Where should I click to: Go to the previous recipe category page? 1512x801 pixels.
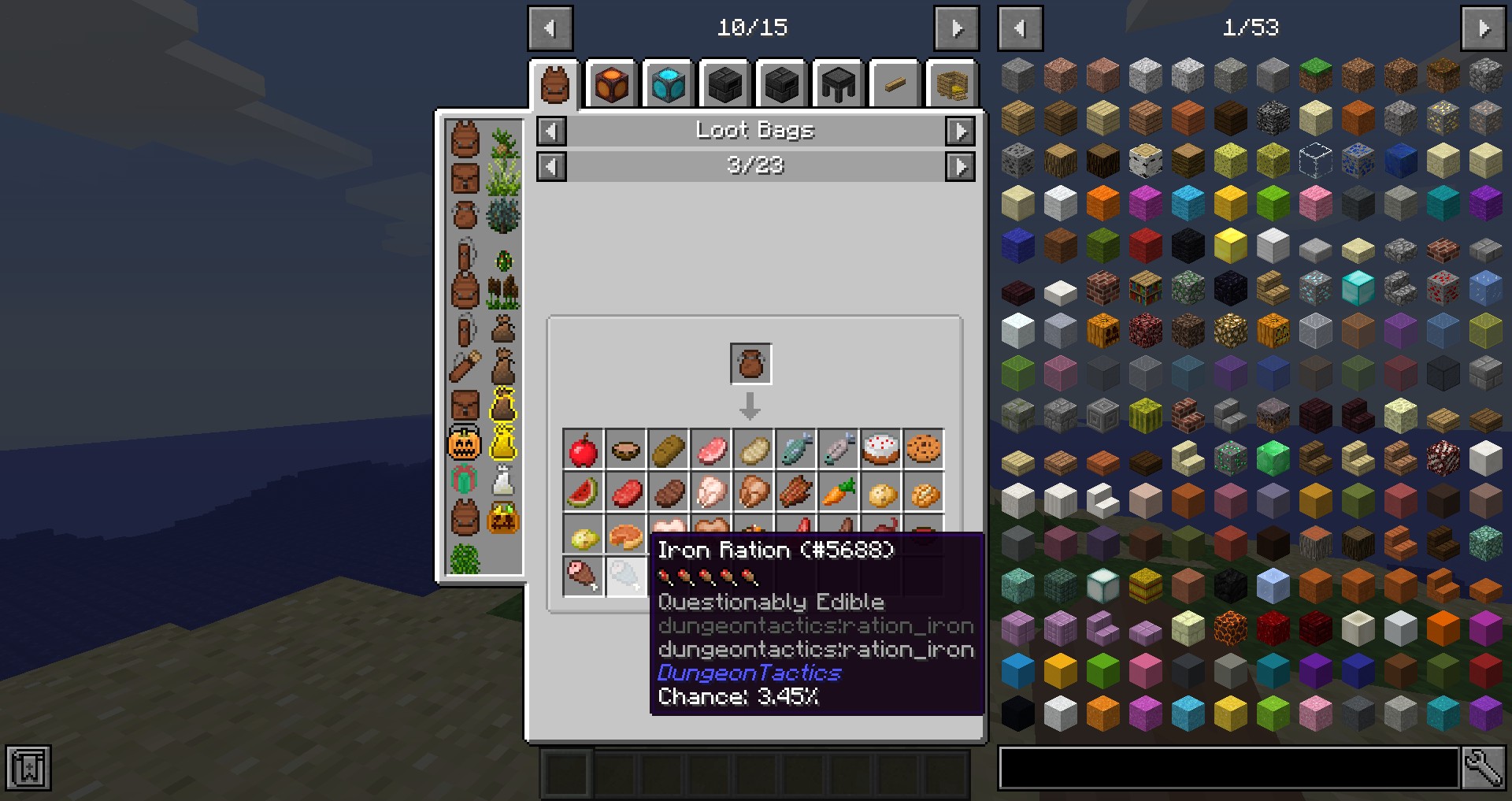(550, 28)
